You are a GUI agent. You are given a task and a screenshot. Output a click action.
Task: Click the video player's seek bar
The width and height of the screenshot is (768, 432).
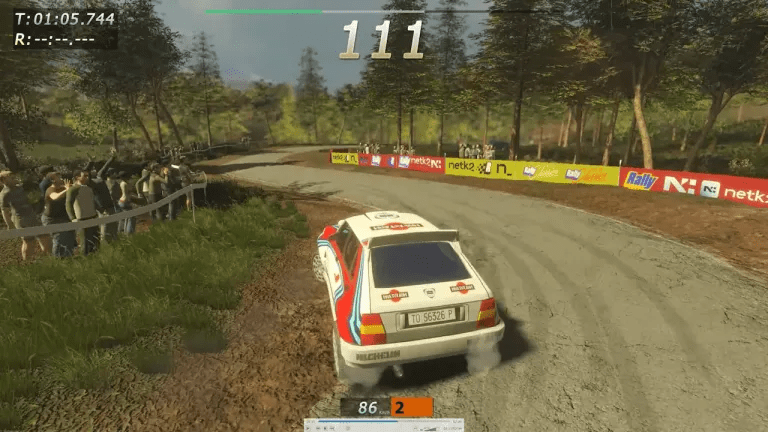[384, 421]
